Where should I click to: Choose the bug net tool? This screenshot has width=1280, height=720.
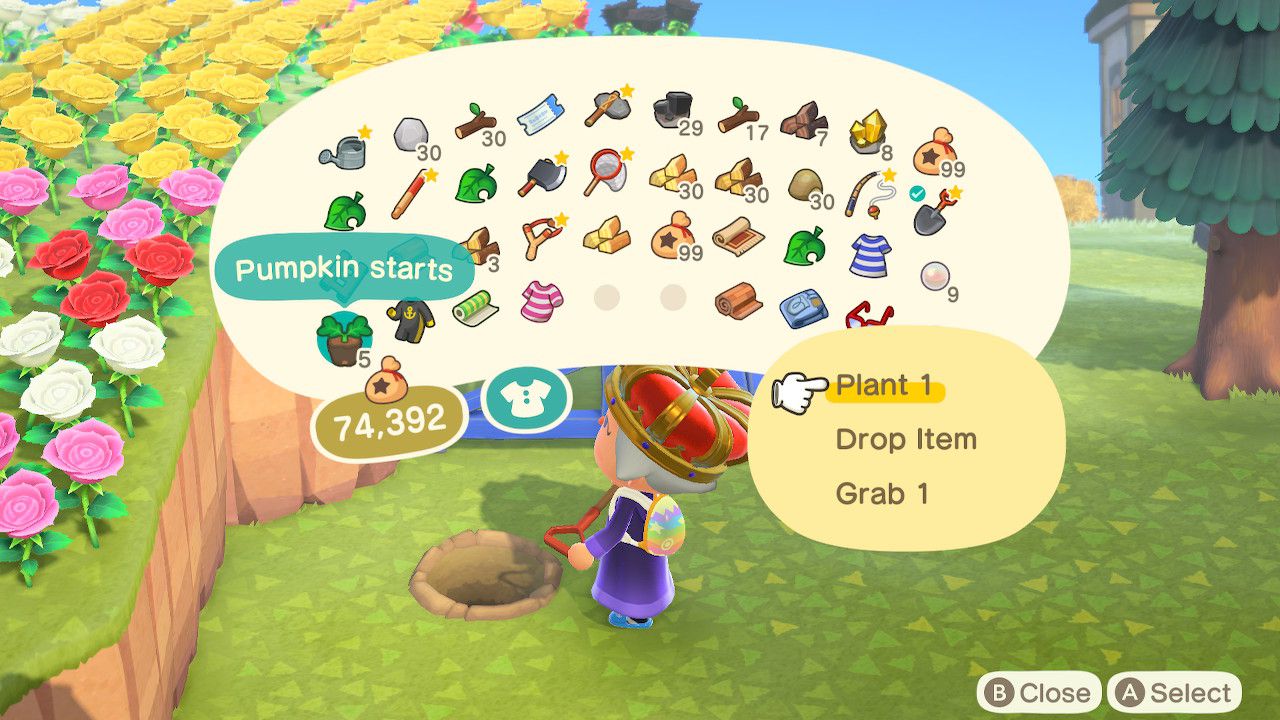coord(608,170)
